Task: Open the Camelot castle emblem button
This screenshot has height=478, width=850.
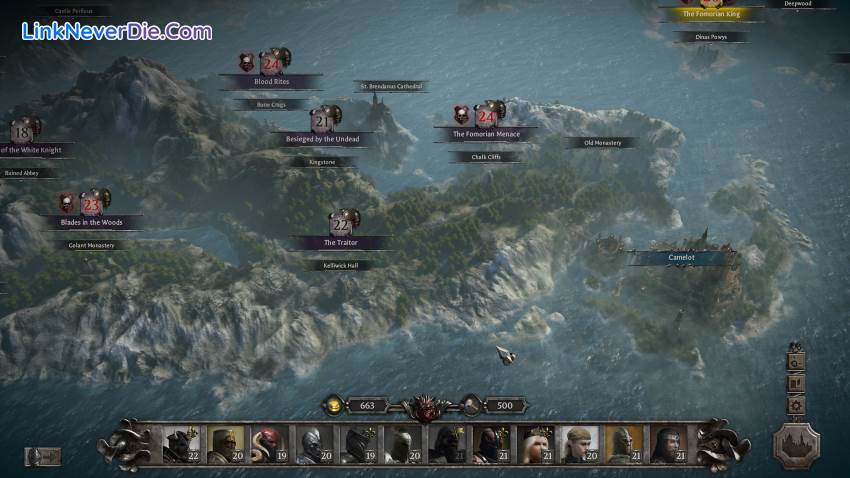Action: point(796,444)
